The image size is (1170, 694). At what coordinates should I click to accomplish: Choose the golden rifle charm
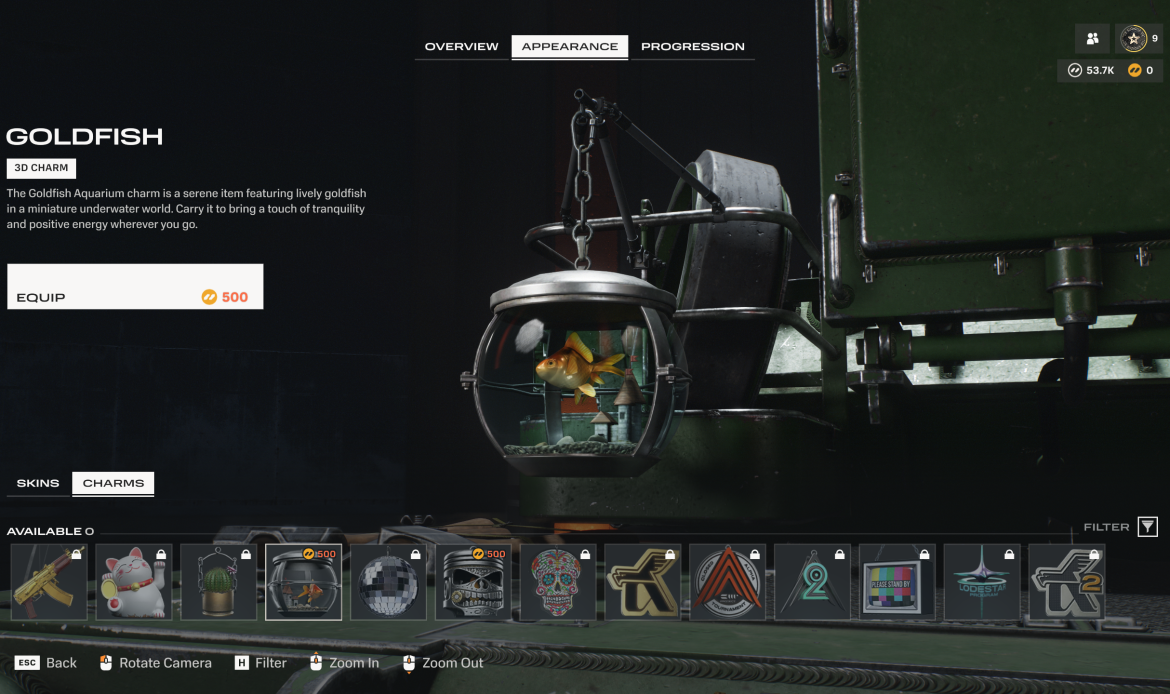tap(49, 582)
